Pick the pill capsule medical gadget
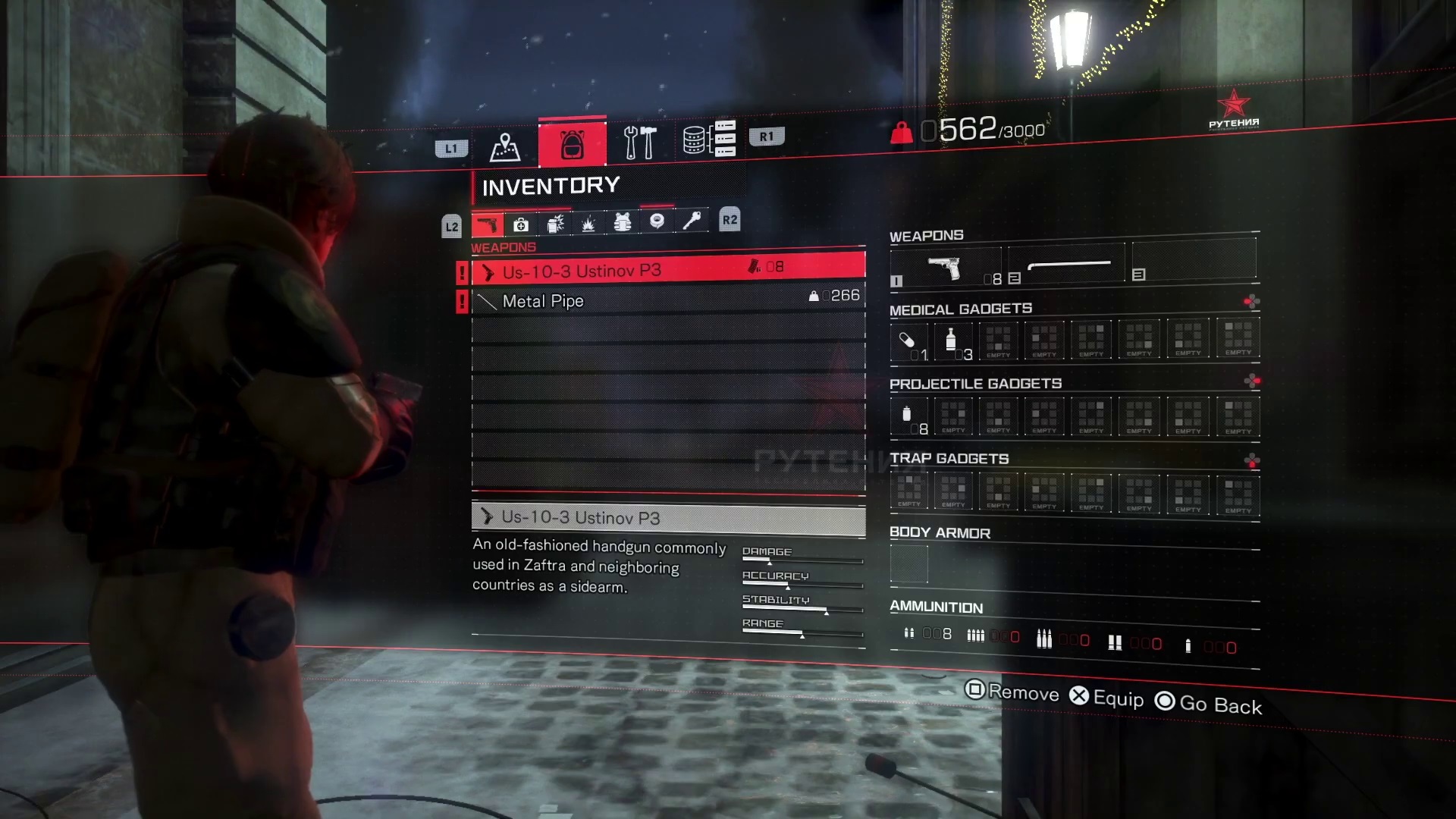Viewport: 1456px width, 819px height. (908, 340)
